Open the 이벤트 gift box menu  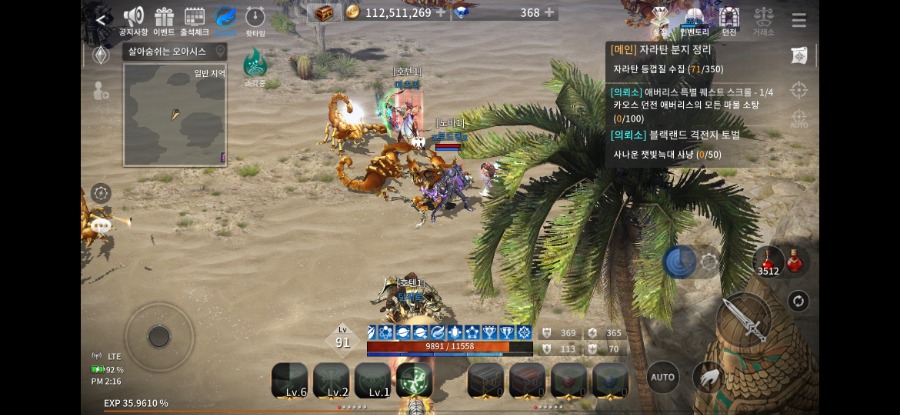pyautogui.click(x=164, y=20)
